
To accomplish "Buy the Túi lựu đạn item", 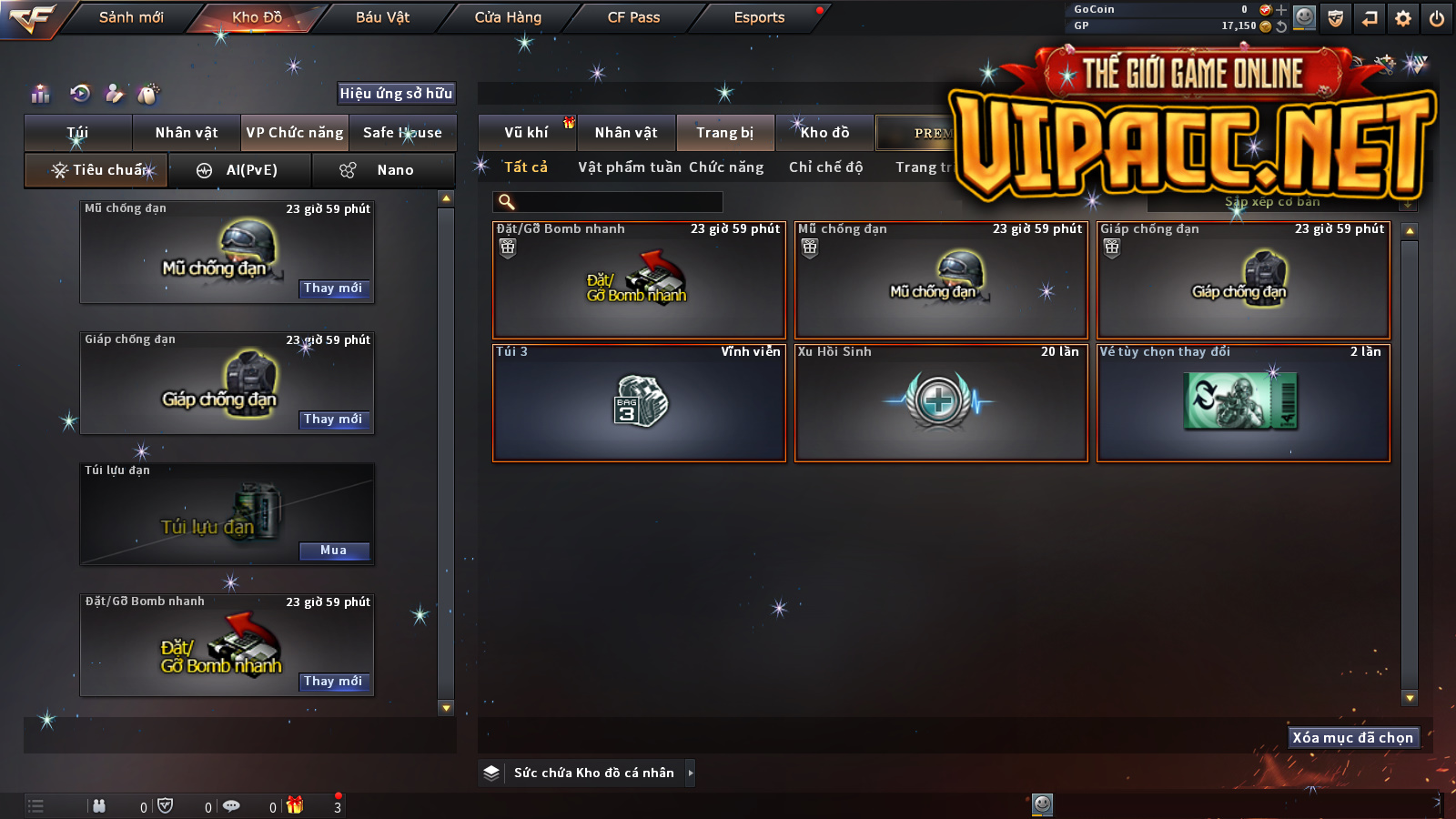I will coord(333,551).
